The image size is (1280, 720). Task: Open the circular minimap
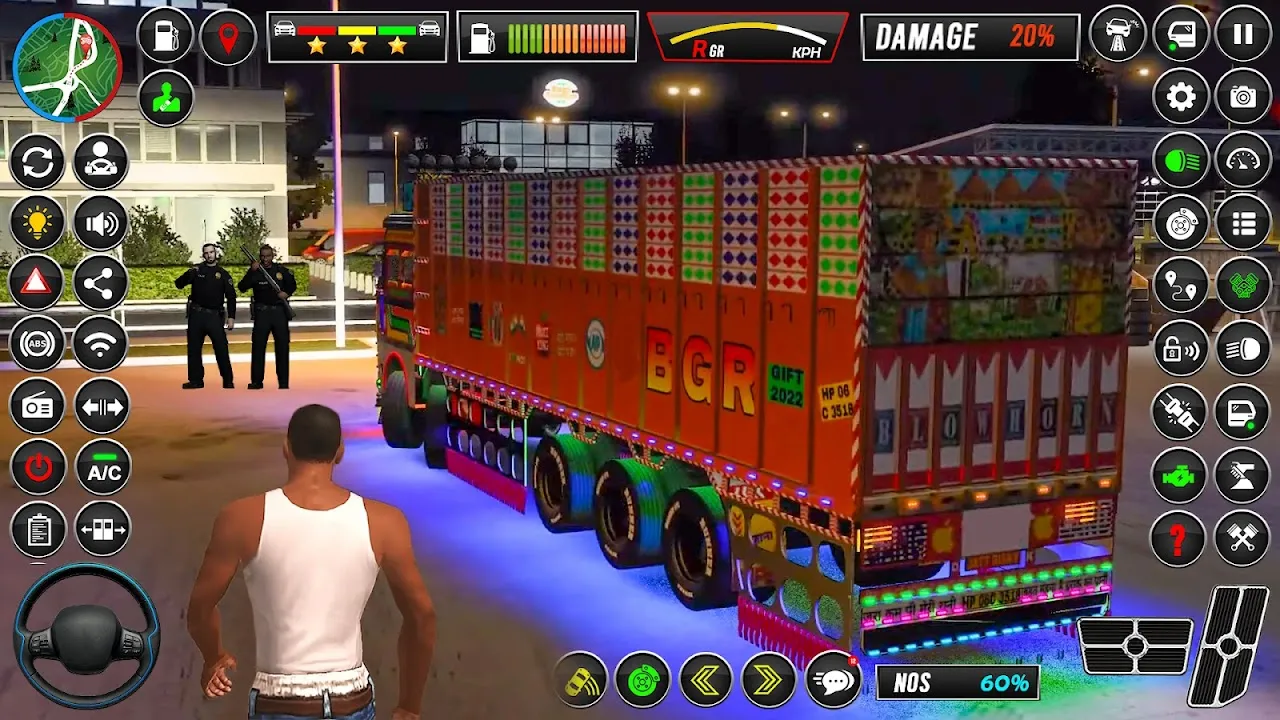69,67
